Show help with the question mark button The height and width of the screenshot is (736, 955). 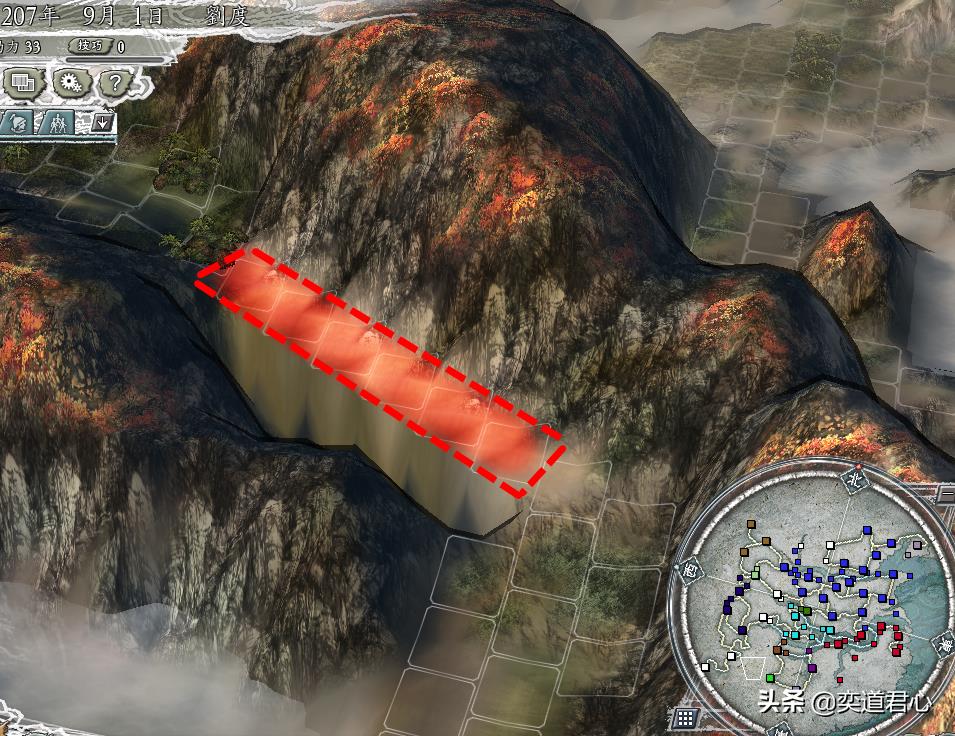[x=115, y=83]
